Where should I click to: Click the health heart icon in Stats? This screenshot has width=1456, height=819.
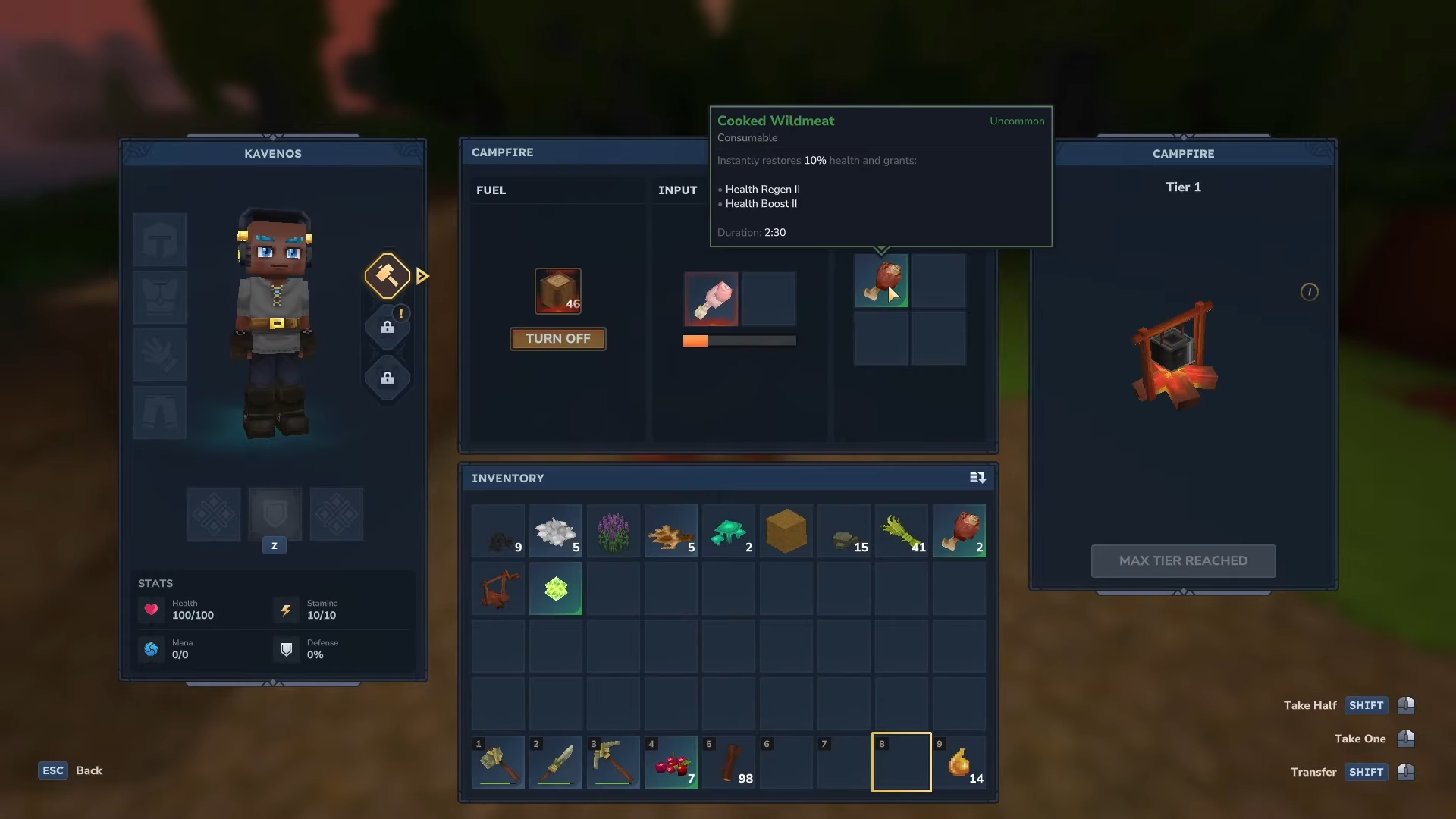point(151,610)
